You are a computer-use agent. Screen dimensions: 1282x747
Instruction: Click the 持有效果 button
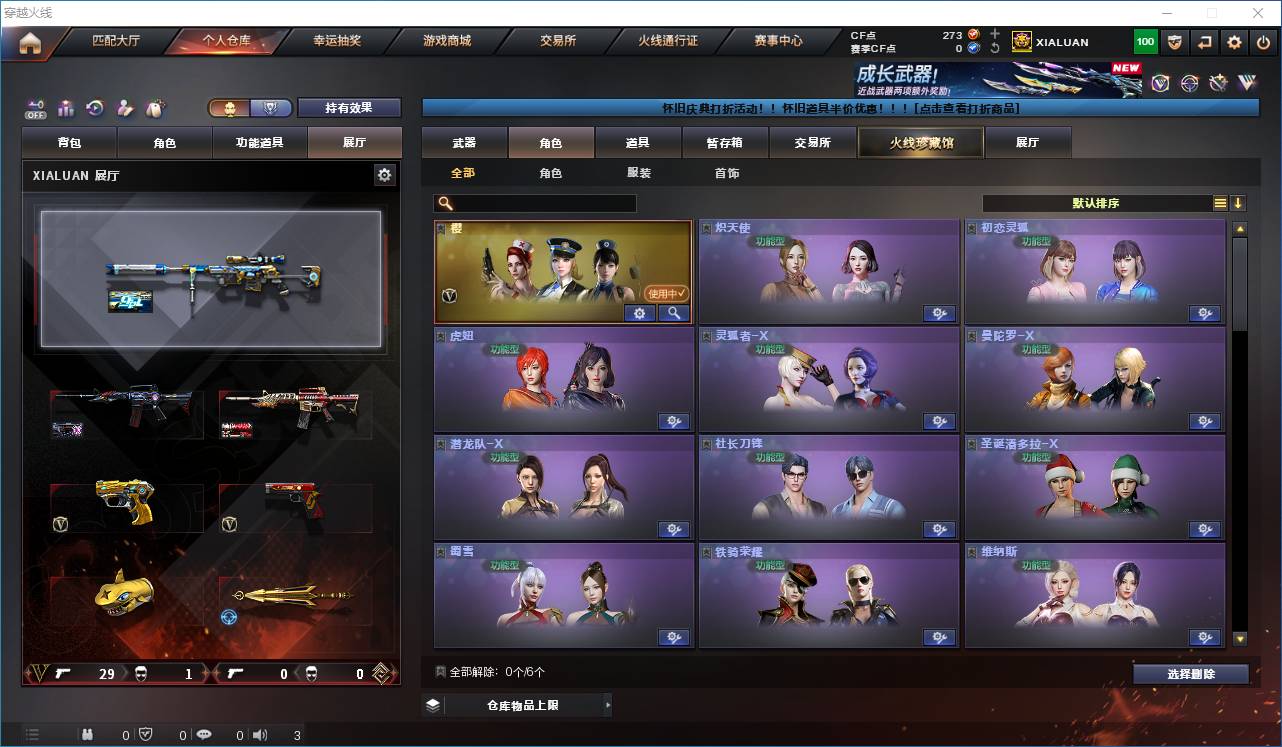[348, 107]
